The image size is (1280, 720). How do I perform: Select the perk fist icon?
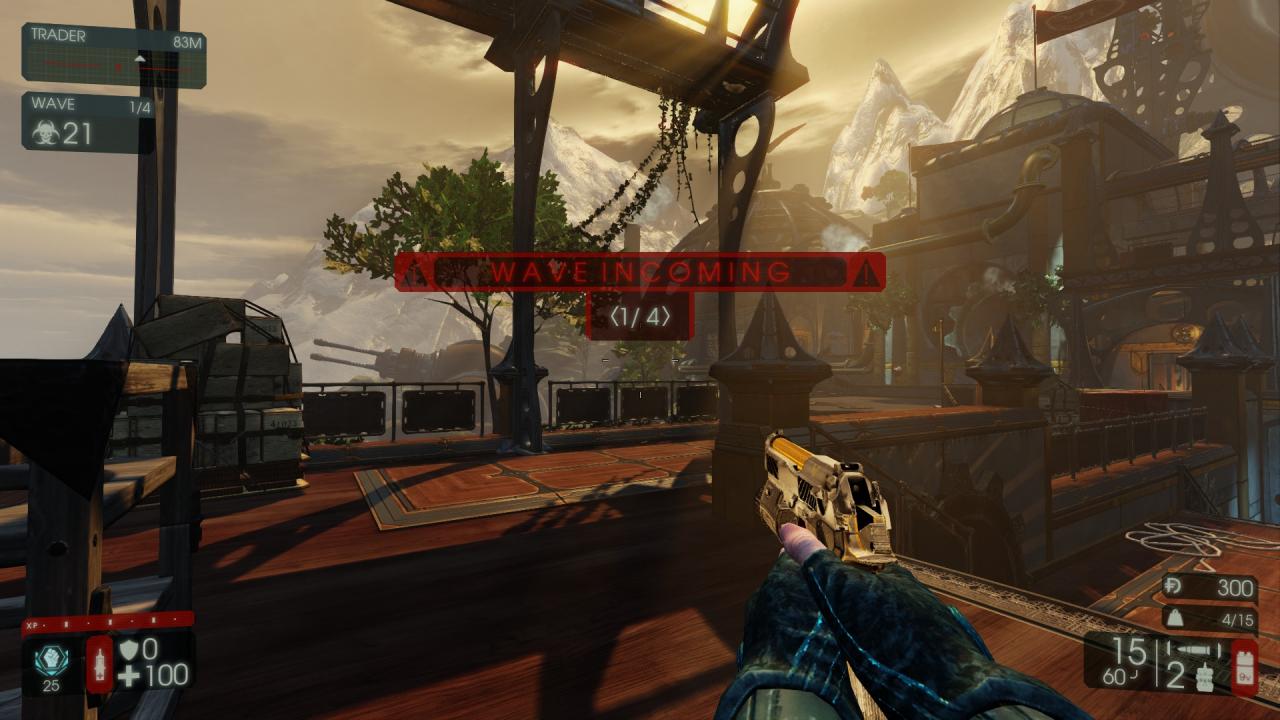pyautogui.click(x=52, y=657)
